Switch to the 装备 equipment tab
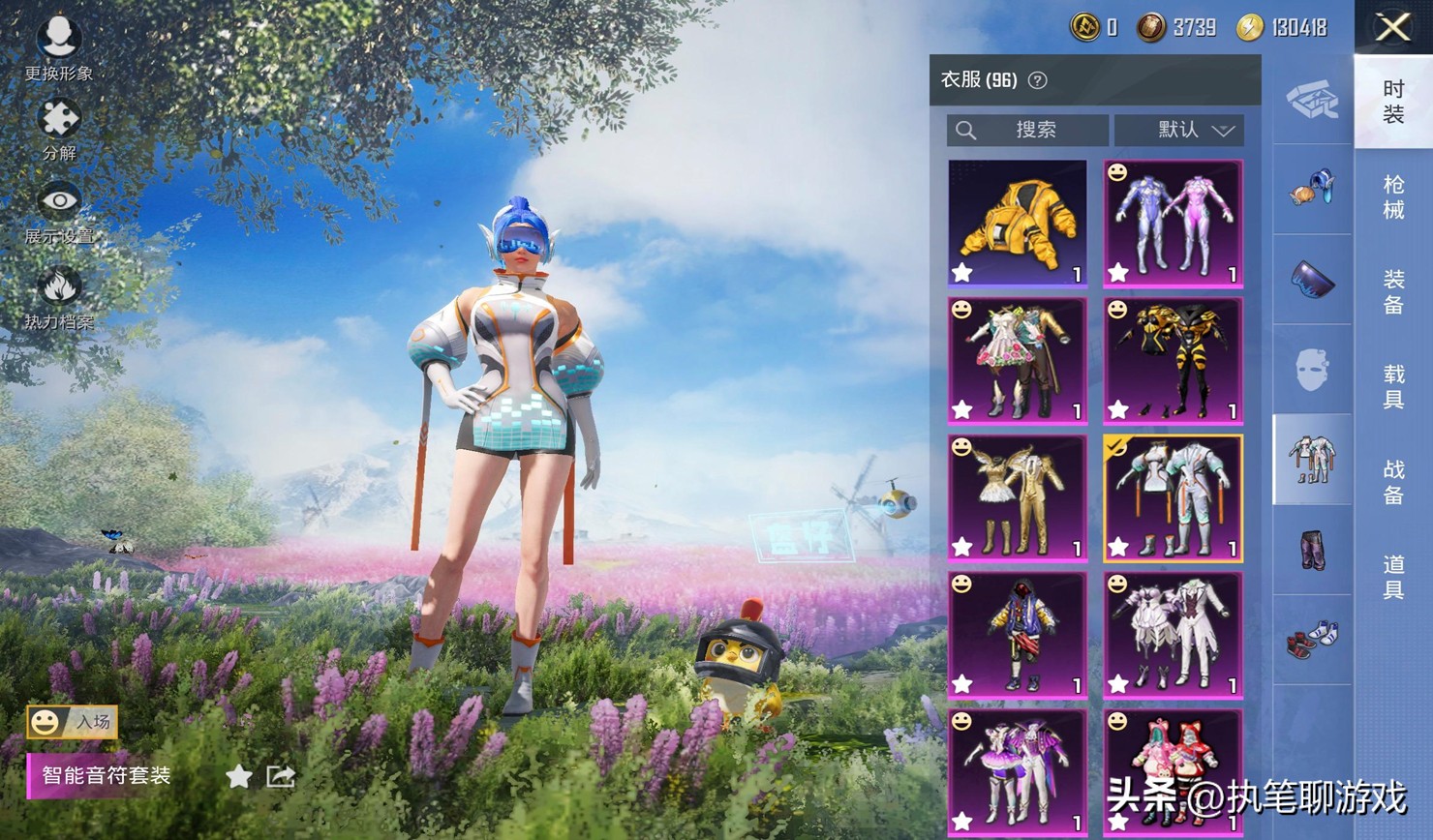Viewport: 1433px width, 840px height. click(1393, 291)
